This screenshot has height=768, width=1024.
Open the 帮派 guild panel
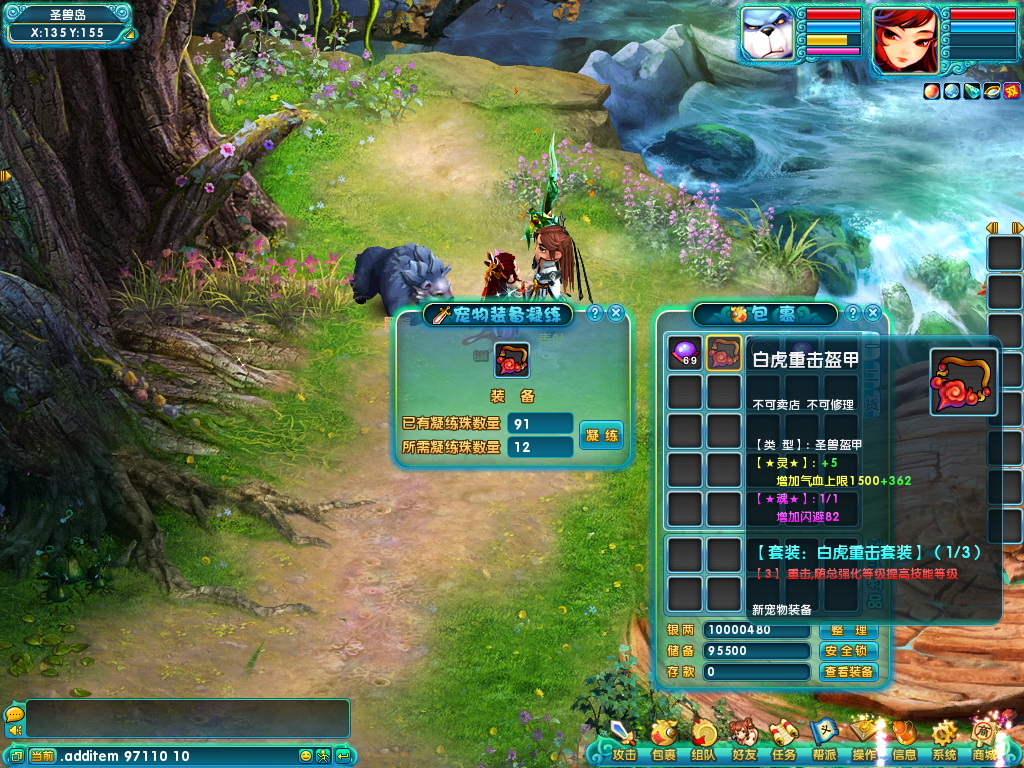tap(824, 741)
